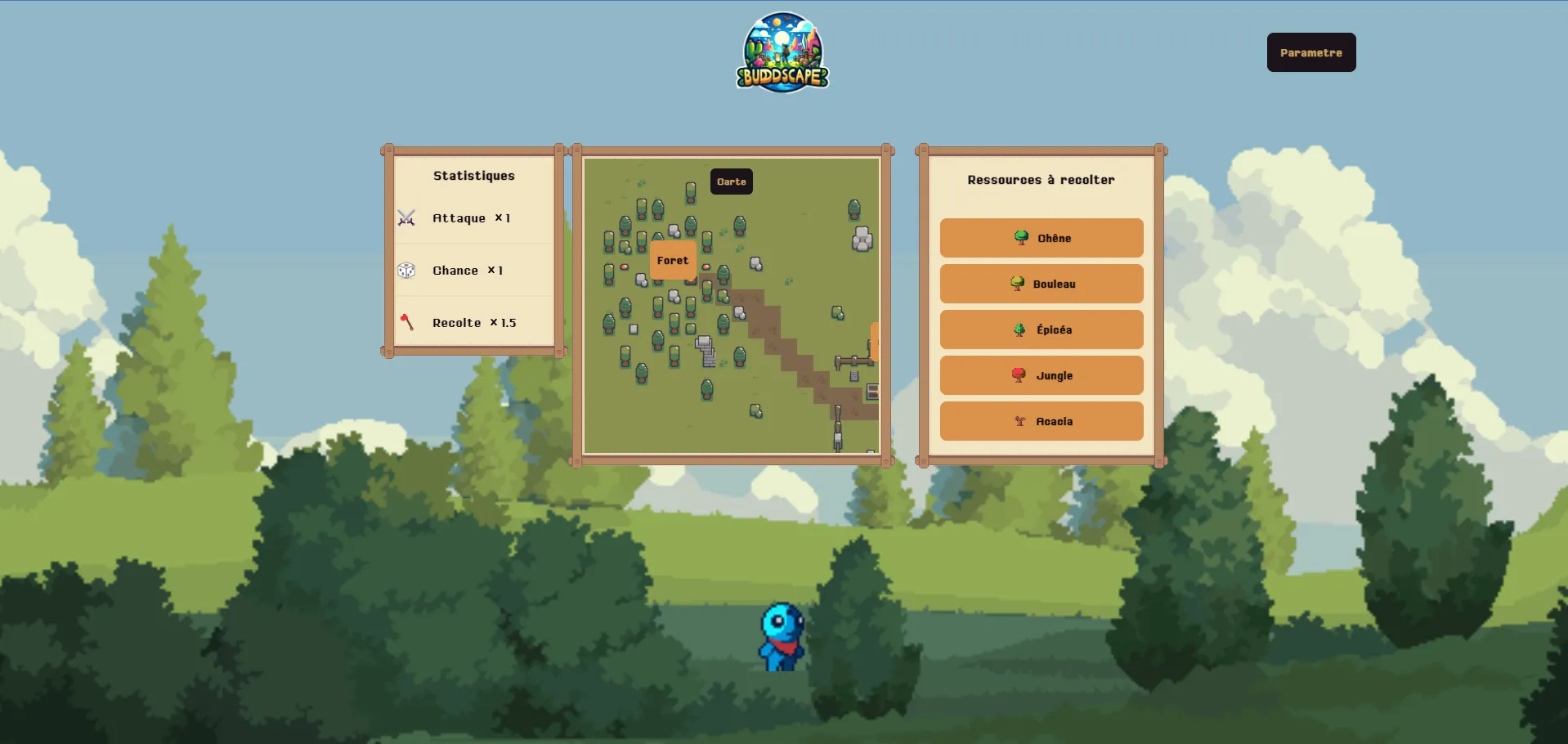Click the Acacia sapling icon
The width and height of the screenshot is (1568, 744).
(1019, 421)
